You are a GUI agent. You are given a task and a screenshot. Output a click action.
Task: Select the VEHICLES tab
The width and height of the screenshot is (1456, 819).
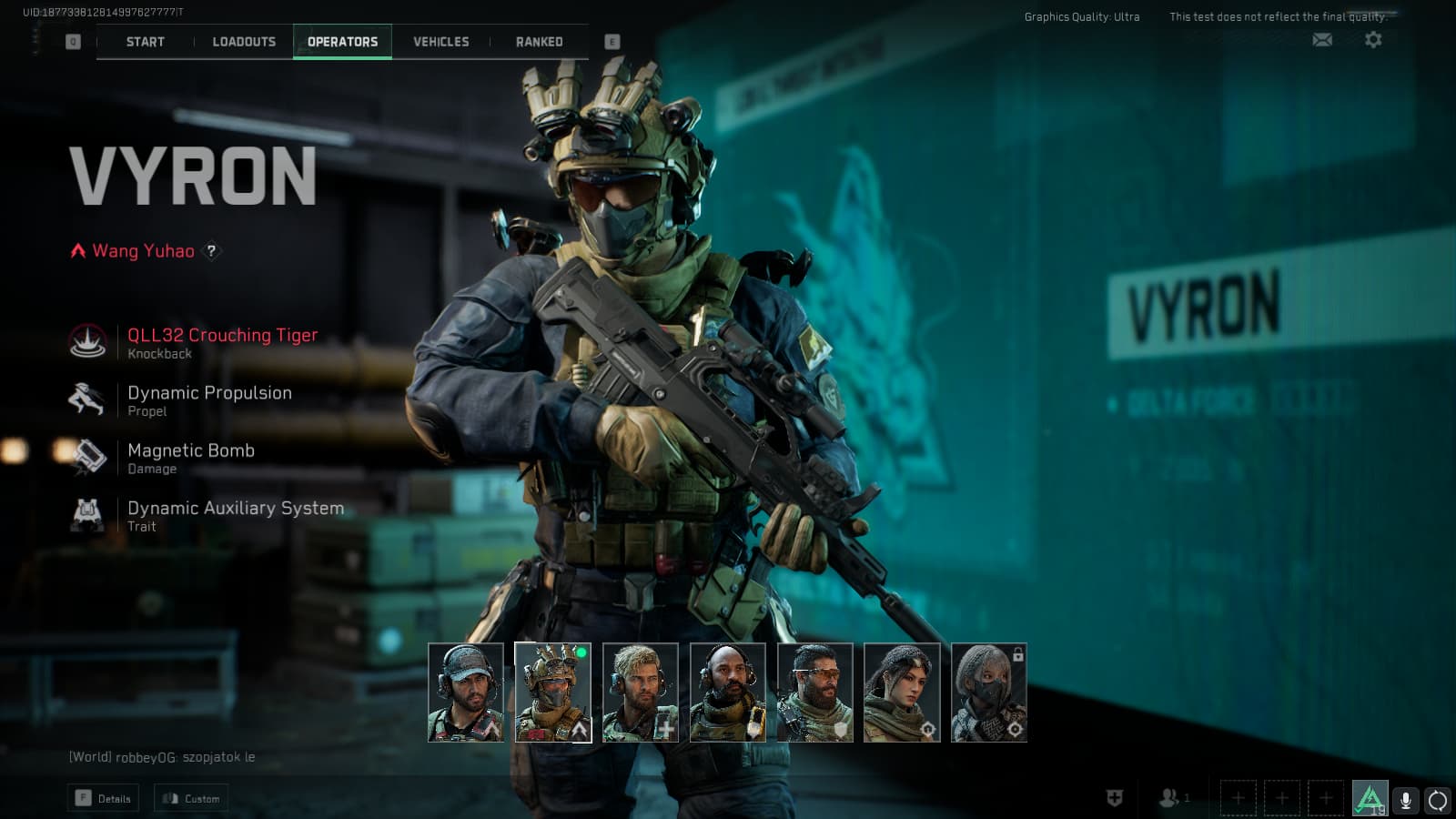(x=441, y=42)
